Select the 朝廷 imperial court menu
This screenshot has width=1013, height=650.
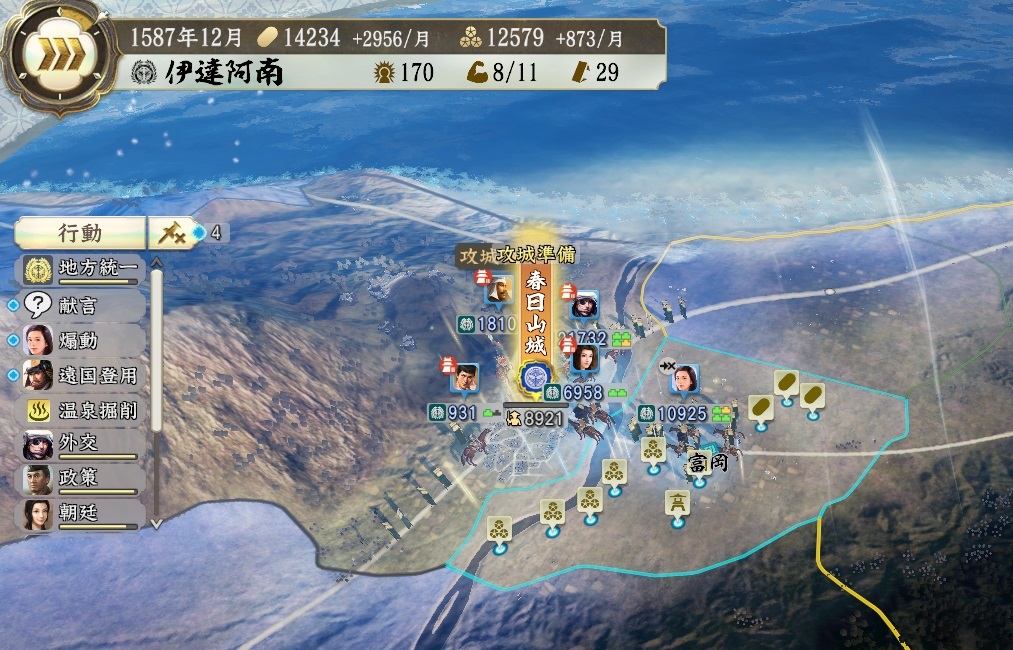[83, 515]
